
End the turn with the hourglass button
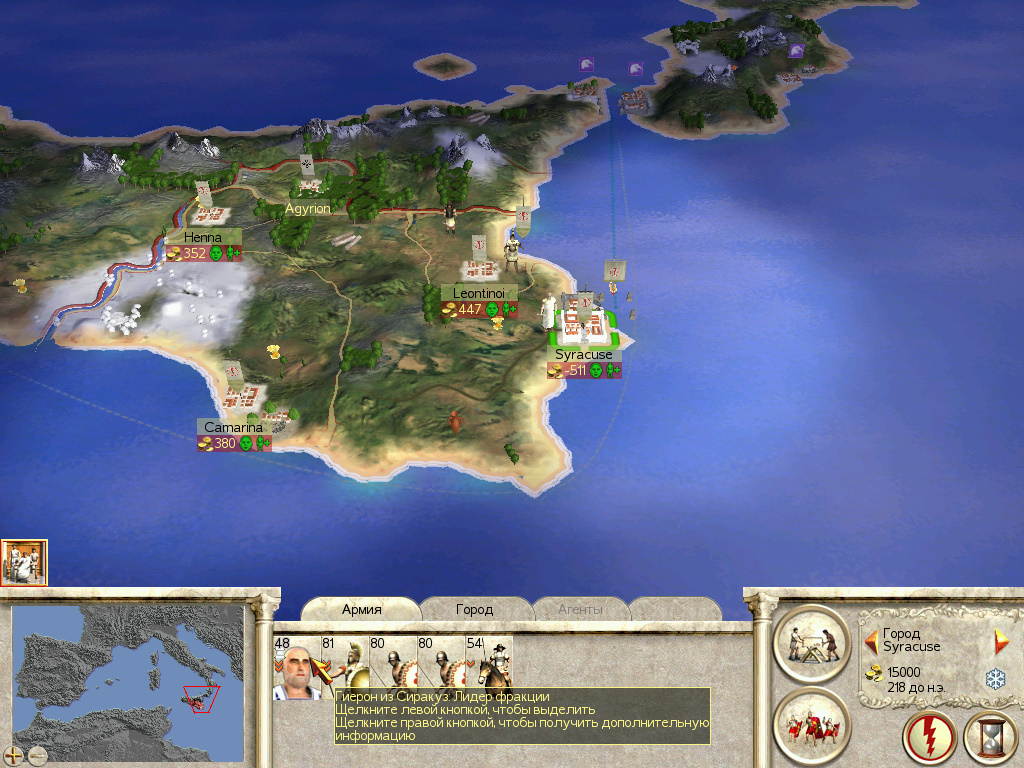[989, 737]
